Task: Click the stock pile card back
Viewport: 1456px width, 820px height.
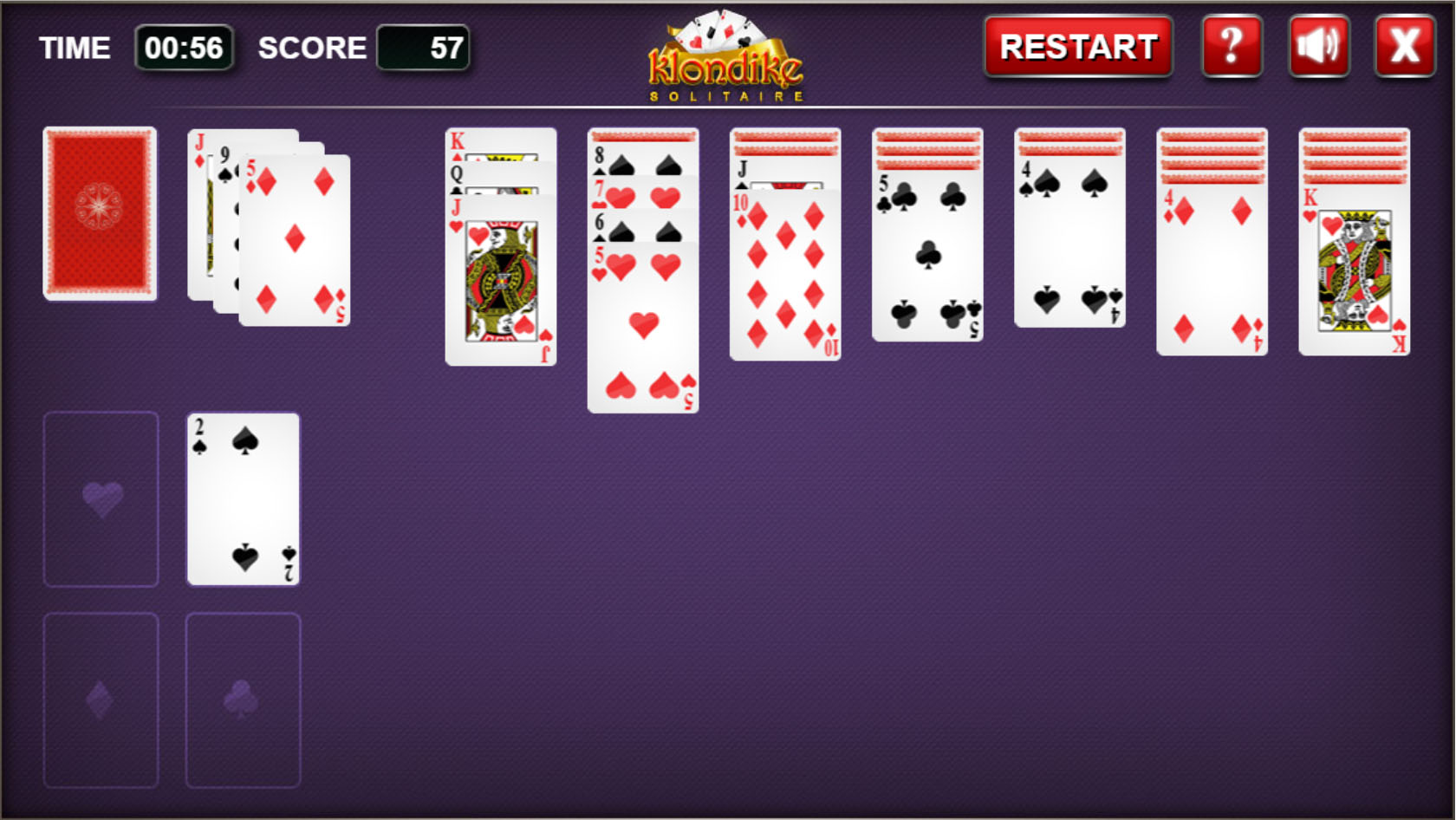Action: coord(99,214)
